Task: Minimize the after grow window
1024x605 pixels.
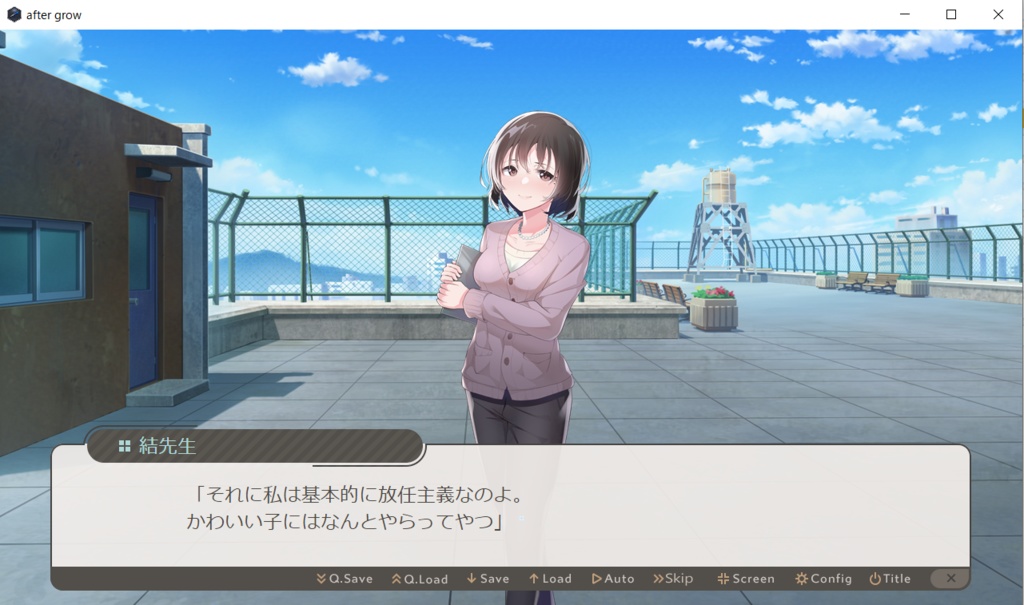Action: click(x=904, y=15)
